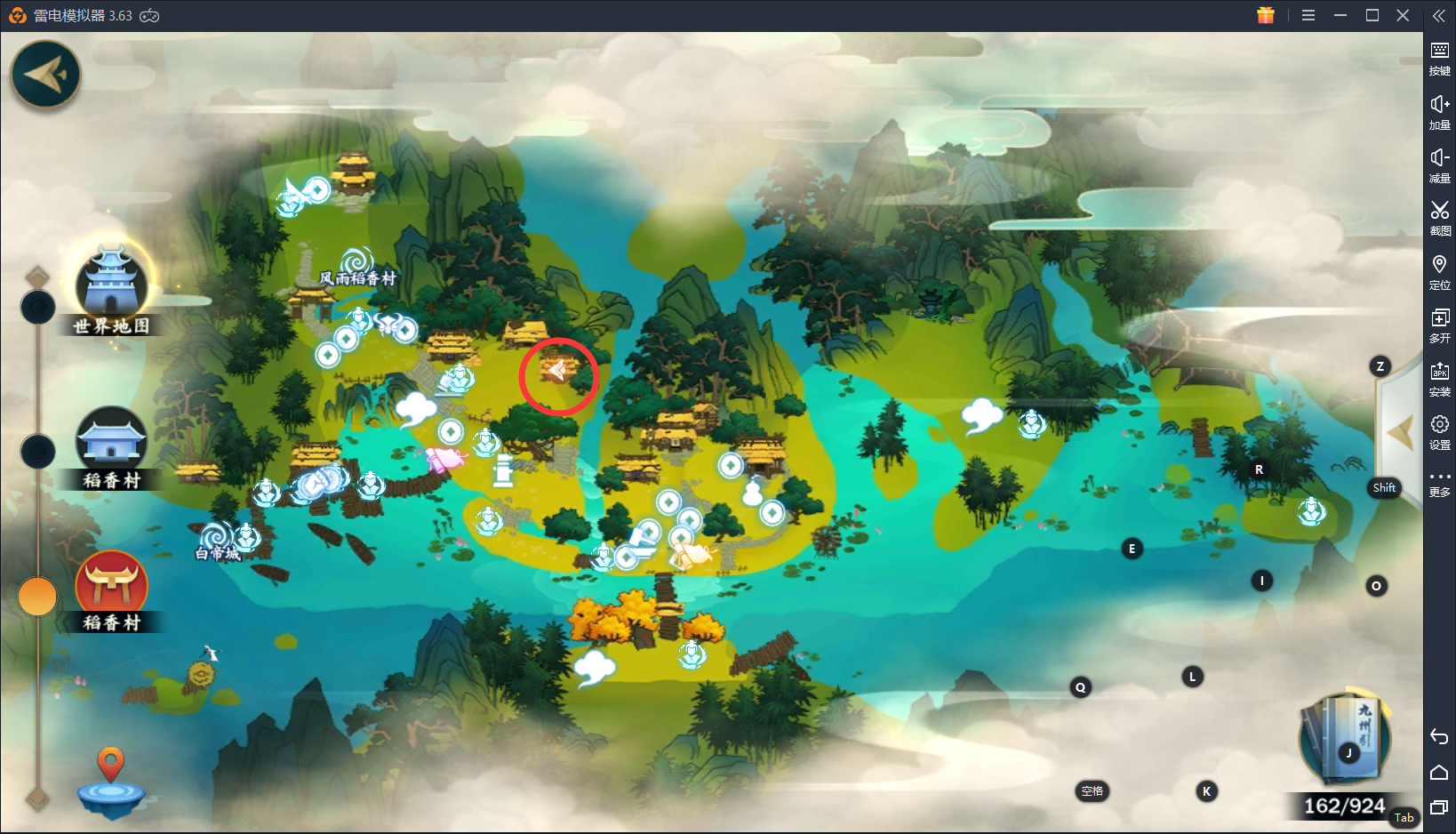The height and width of the screenshot is (834, 1456).
Task: Close the emulator window
Action: pos(1403,15)
